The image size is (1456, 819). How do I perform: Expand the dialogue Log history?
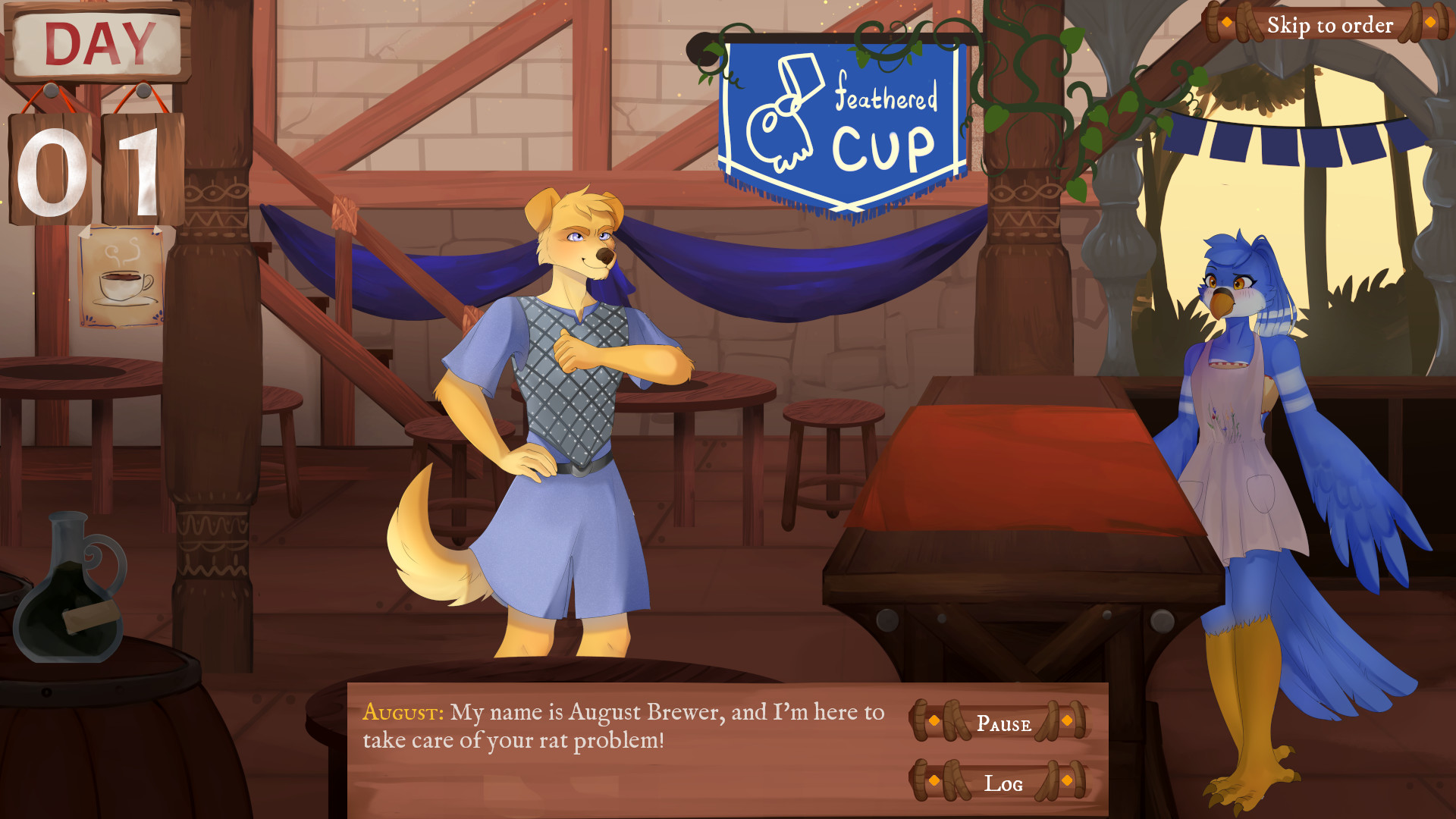[x=1003, y=783]
